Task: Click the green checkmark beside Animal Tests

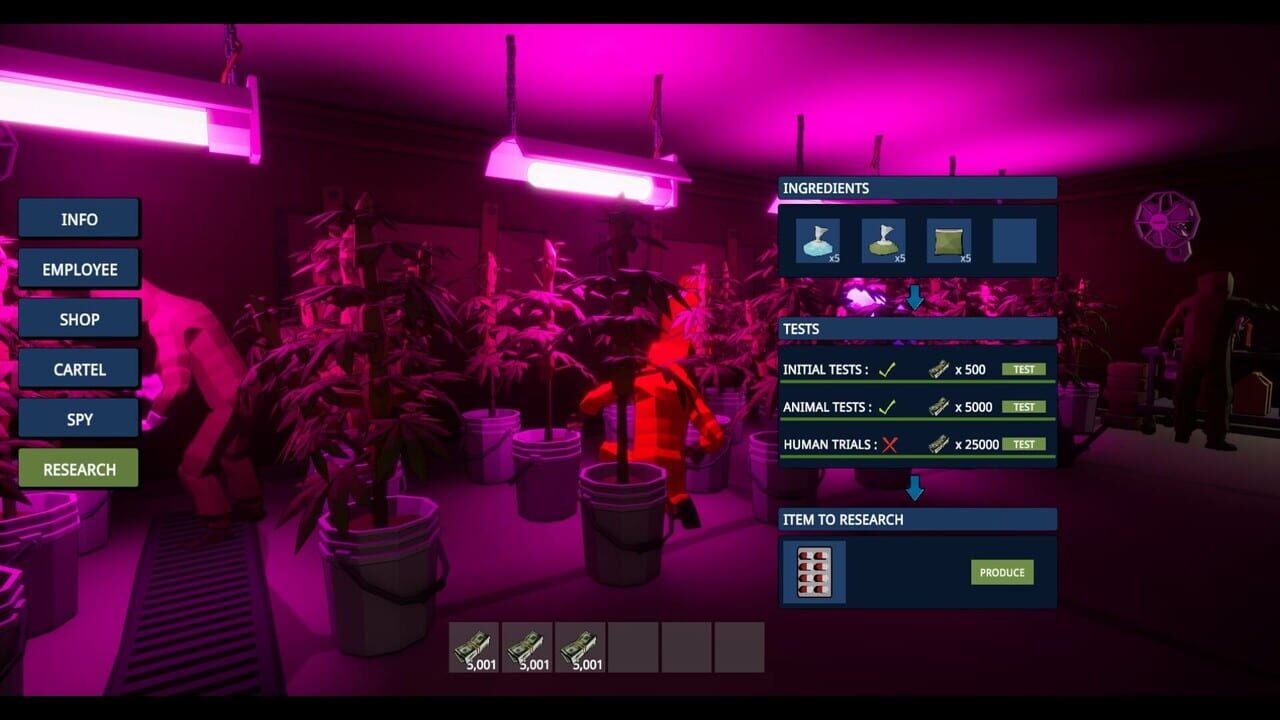Action: (x=885, y=406)
